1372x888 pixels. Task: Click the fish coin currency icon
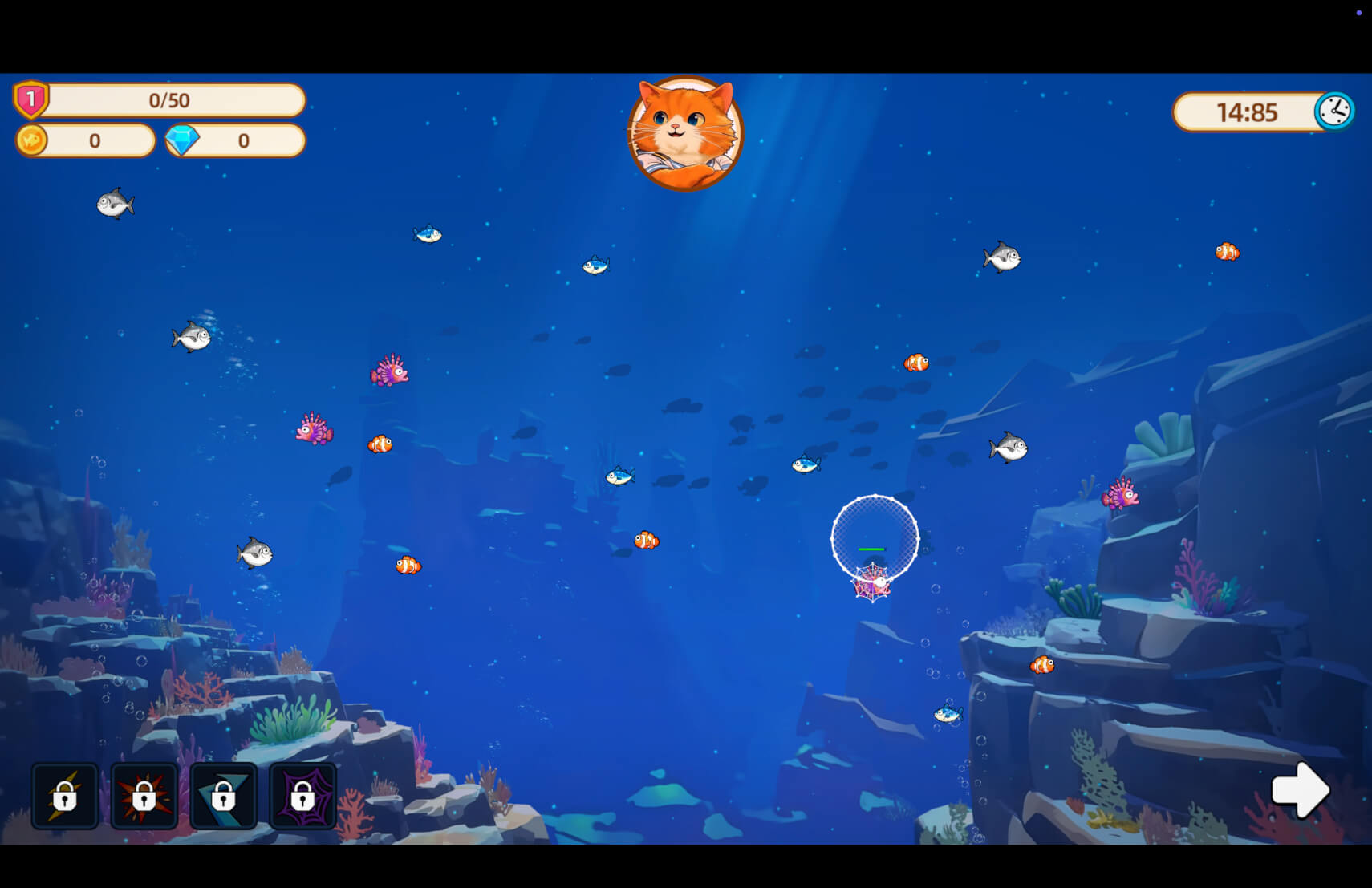32,141
